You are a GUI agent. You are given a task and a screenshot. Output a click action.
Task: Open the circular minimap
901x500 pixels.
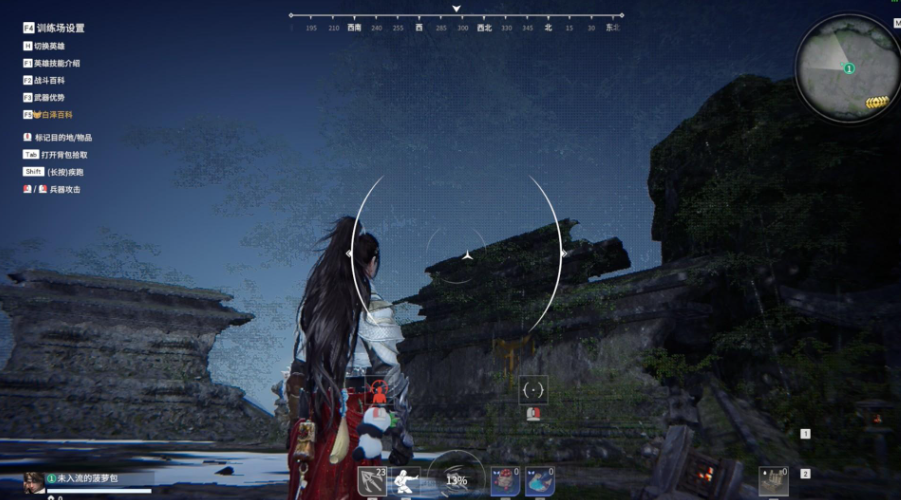tap(847, 68)
